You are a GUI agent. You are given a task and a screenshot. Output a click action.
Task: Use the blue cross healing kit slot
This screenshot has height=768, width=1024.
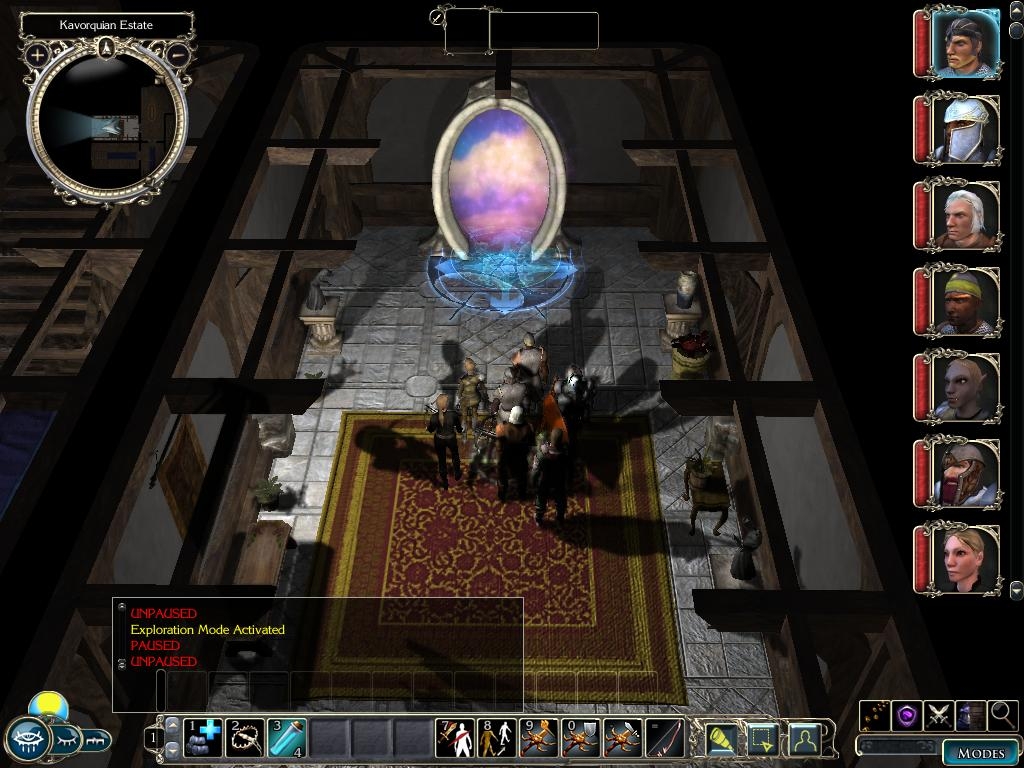(x=202, y=739)
